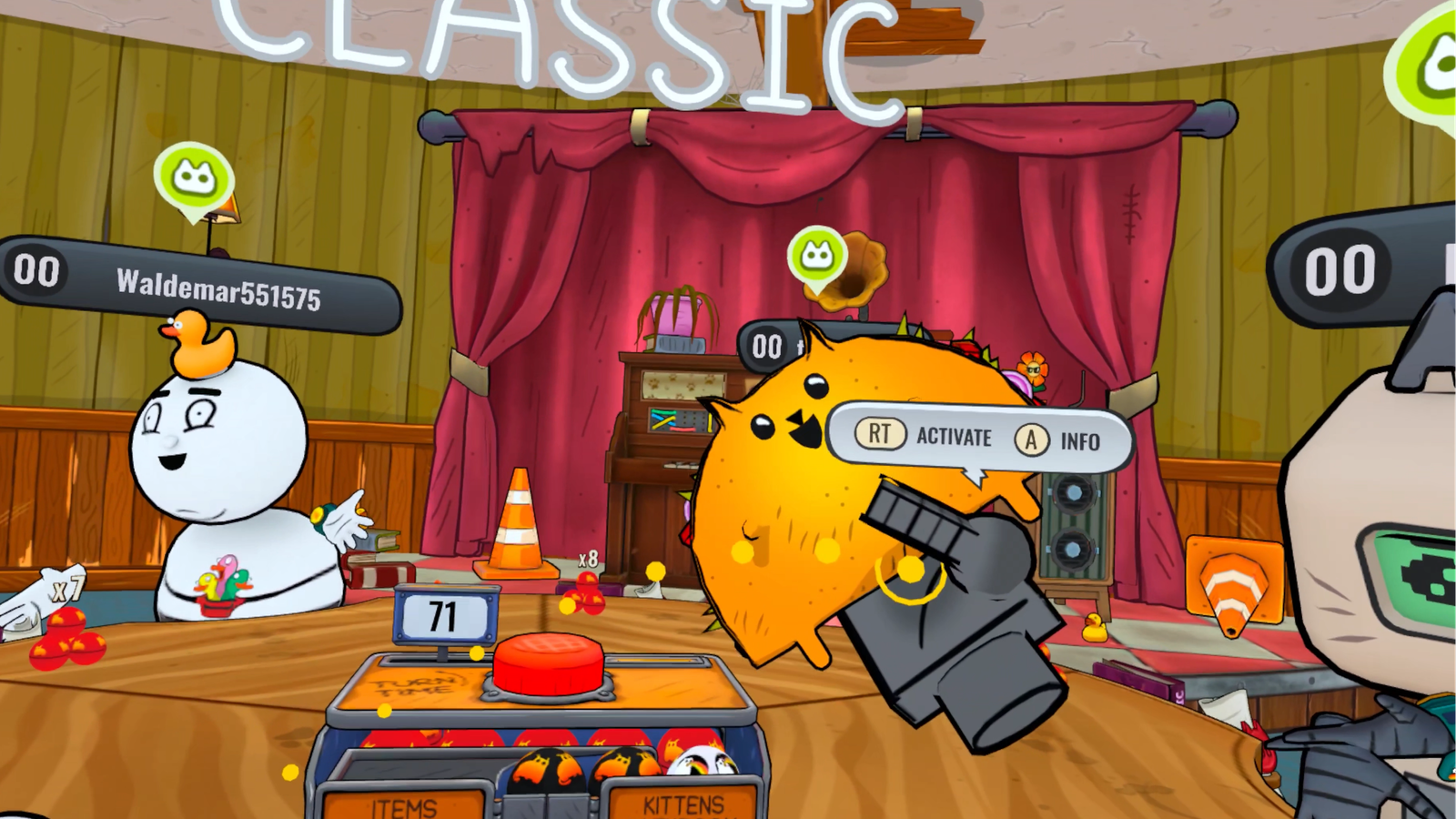Switch to the ITEMS tab
This screenshot has height=819, width=1456.
click(x=403, y=805)
